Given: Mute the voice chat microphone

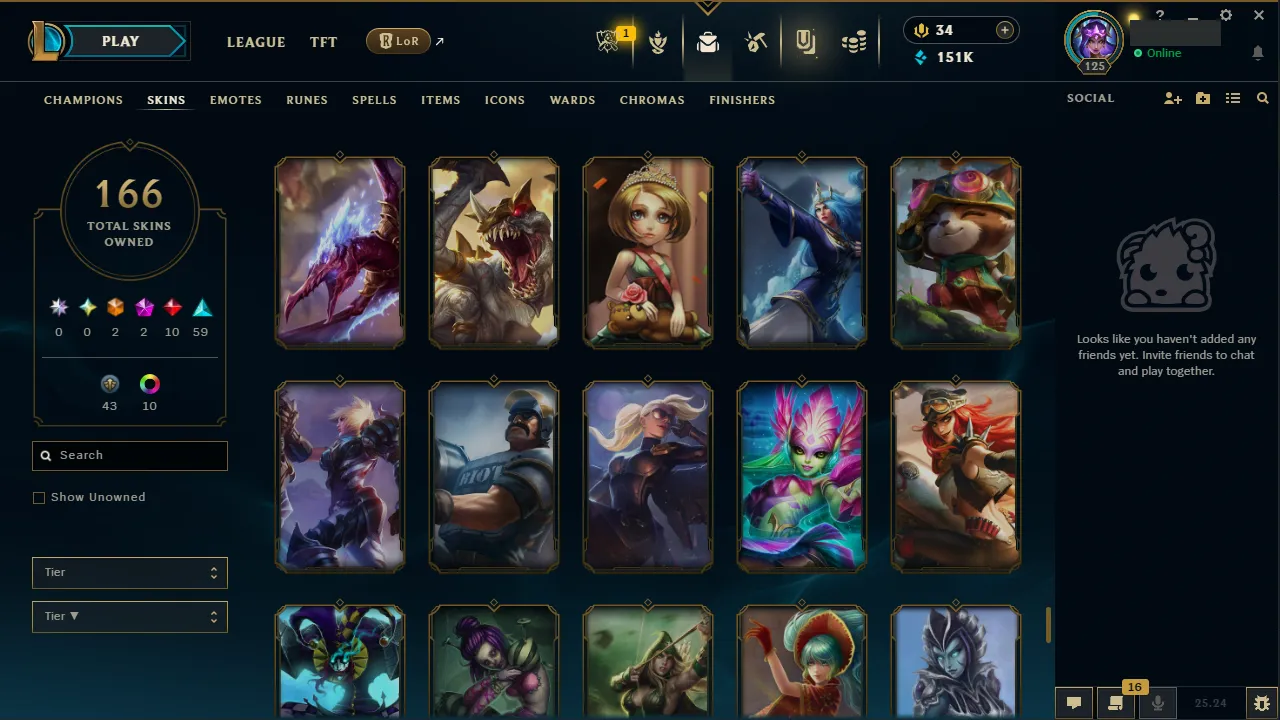Looking at the screenshot, I should (x=1157, y=702).
